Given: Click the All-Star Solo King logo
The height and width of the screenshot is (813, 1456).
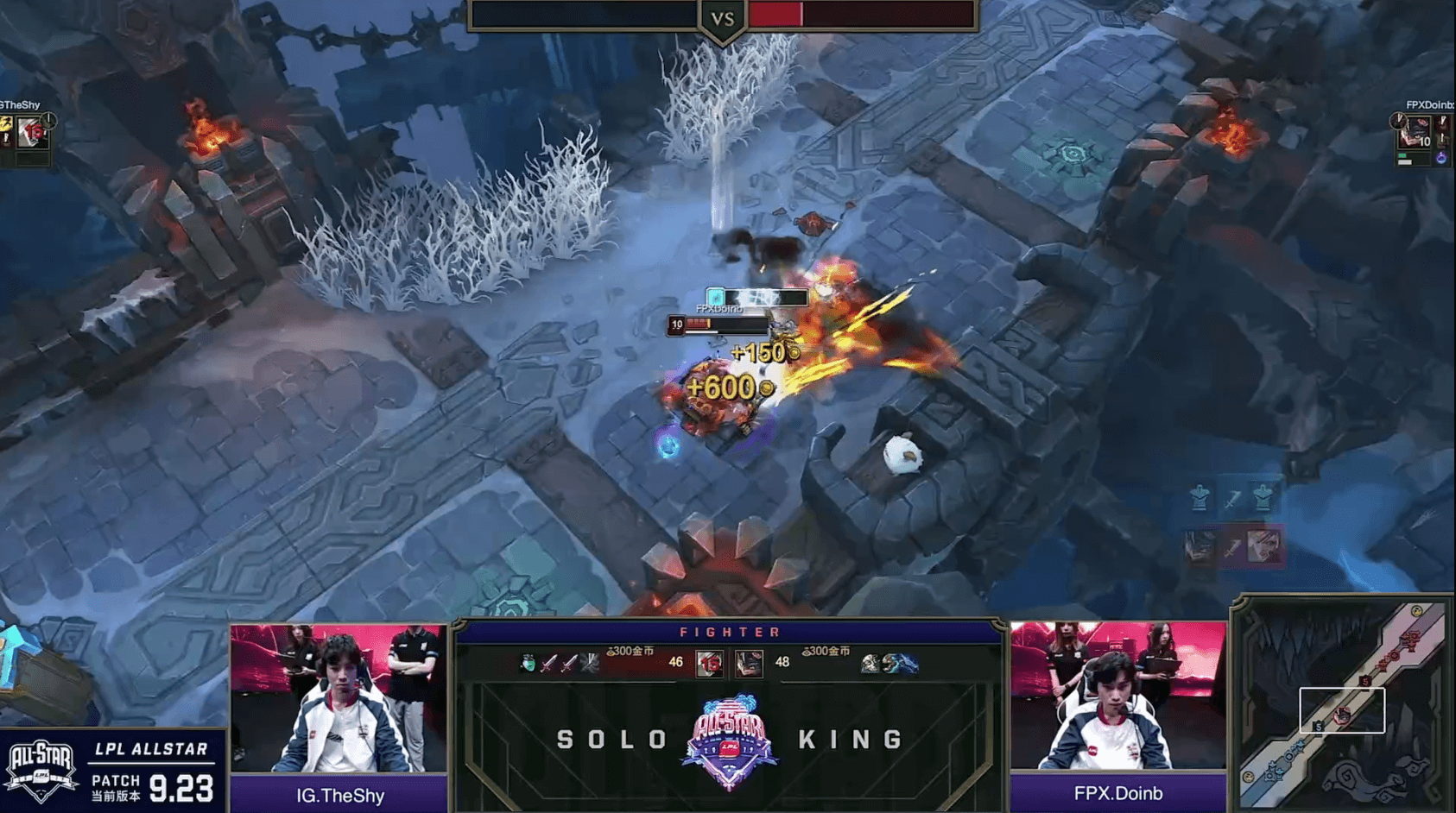Looking at the screenshot, I should 730,741.
